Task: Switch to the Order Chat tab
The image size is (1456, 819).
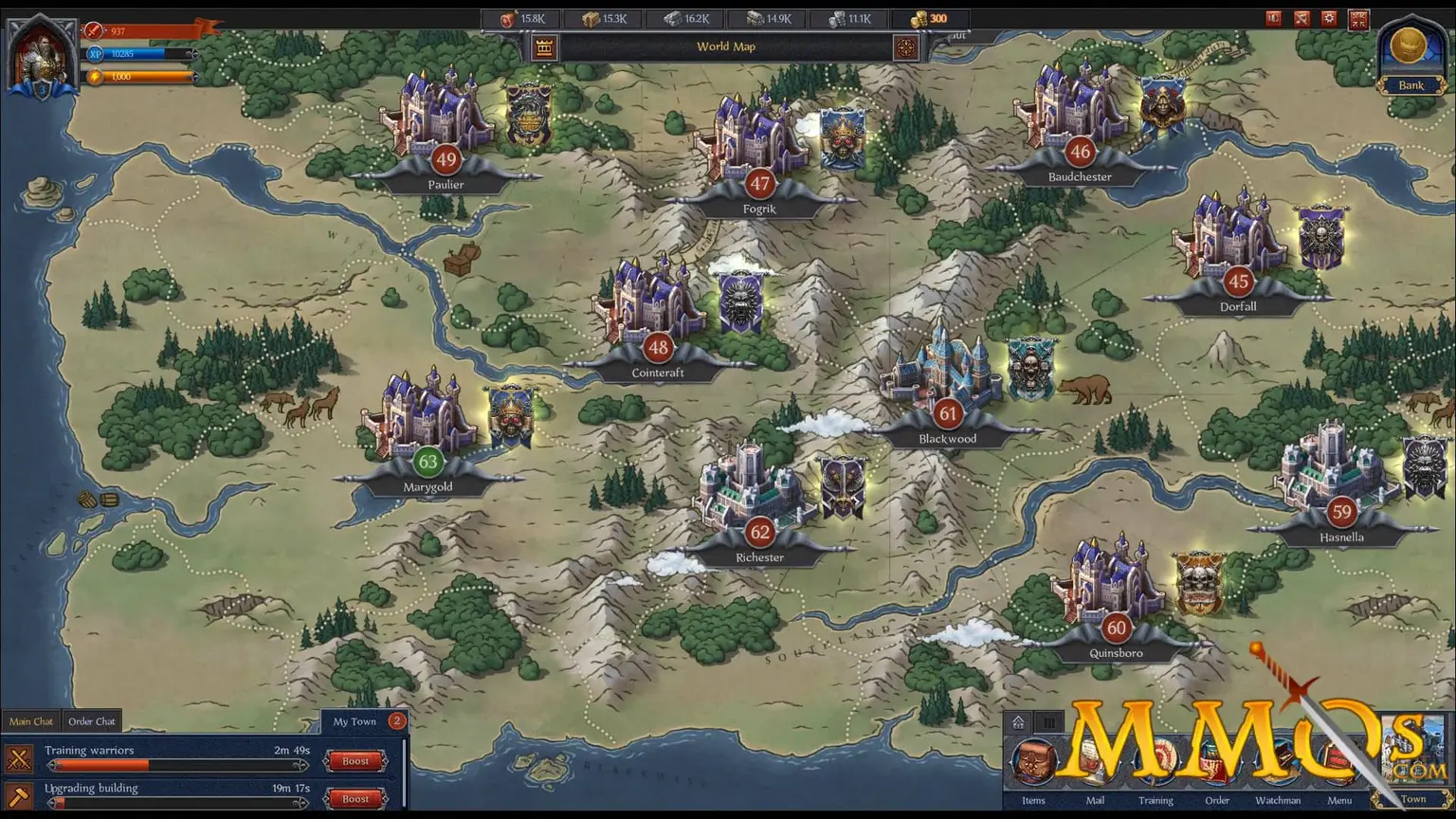Action: (92, 721)
